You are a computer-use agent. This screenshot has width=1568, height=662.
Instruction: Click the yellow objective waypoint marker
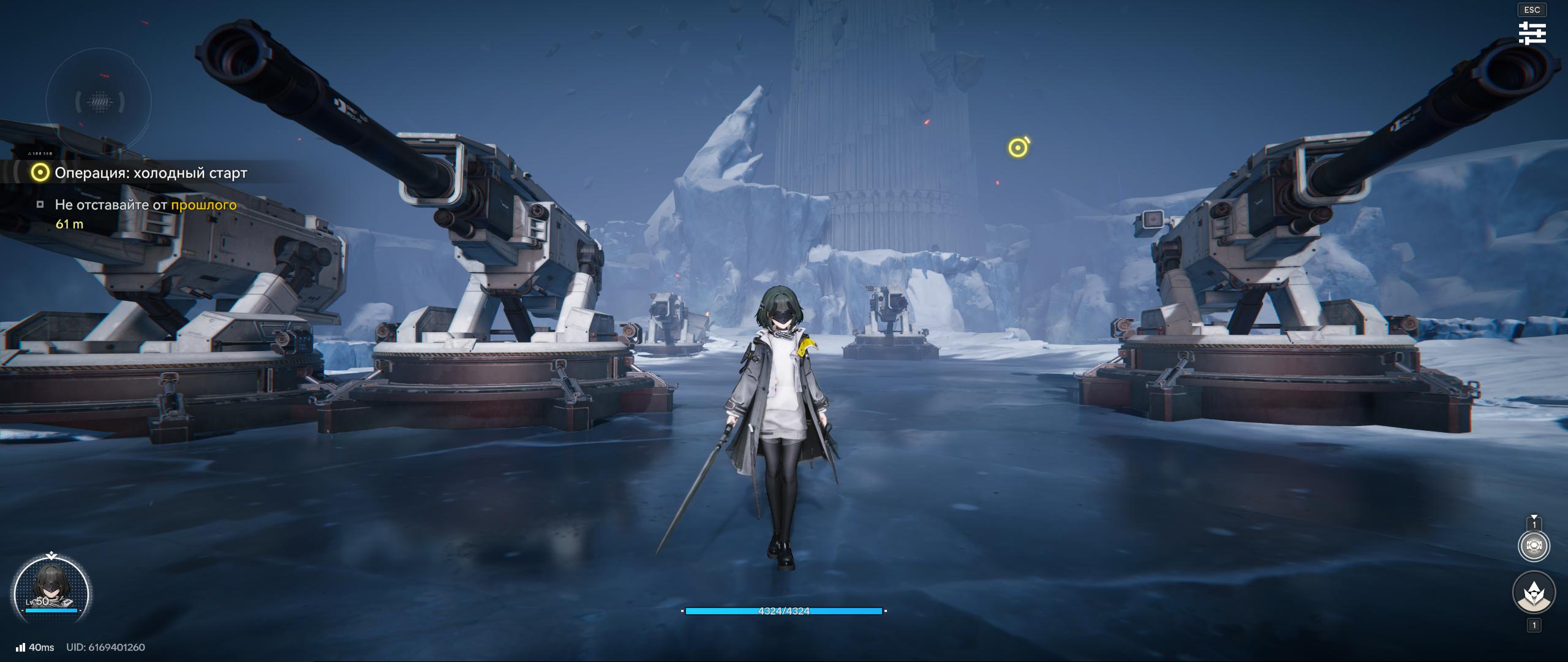point(1018,147)
